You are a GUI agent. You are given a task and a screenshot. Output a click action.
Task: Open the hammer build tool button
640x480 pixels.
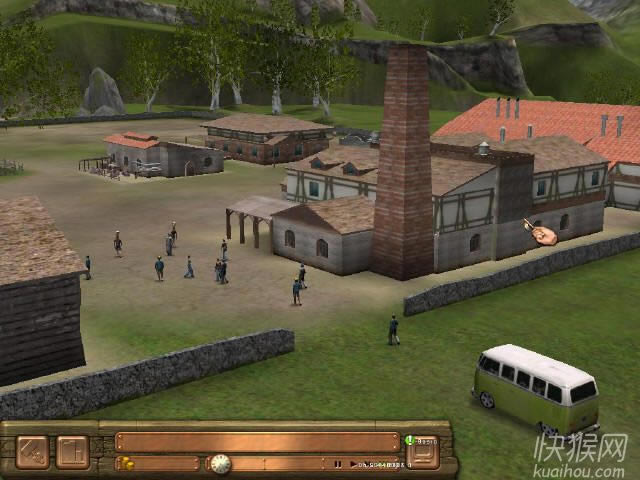[x=31, y=452]
